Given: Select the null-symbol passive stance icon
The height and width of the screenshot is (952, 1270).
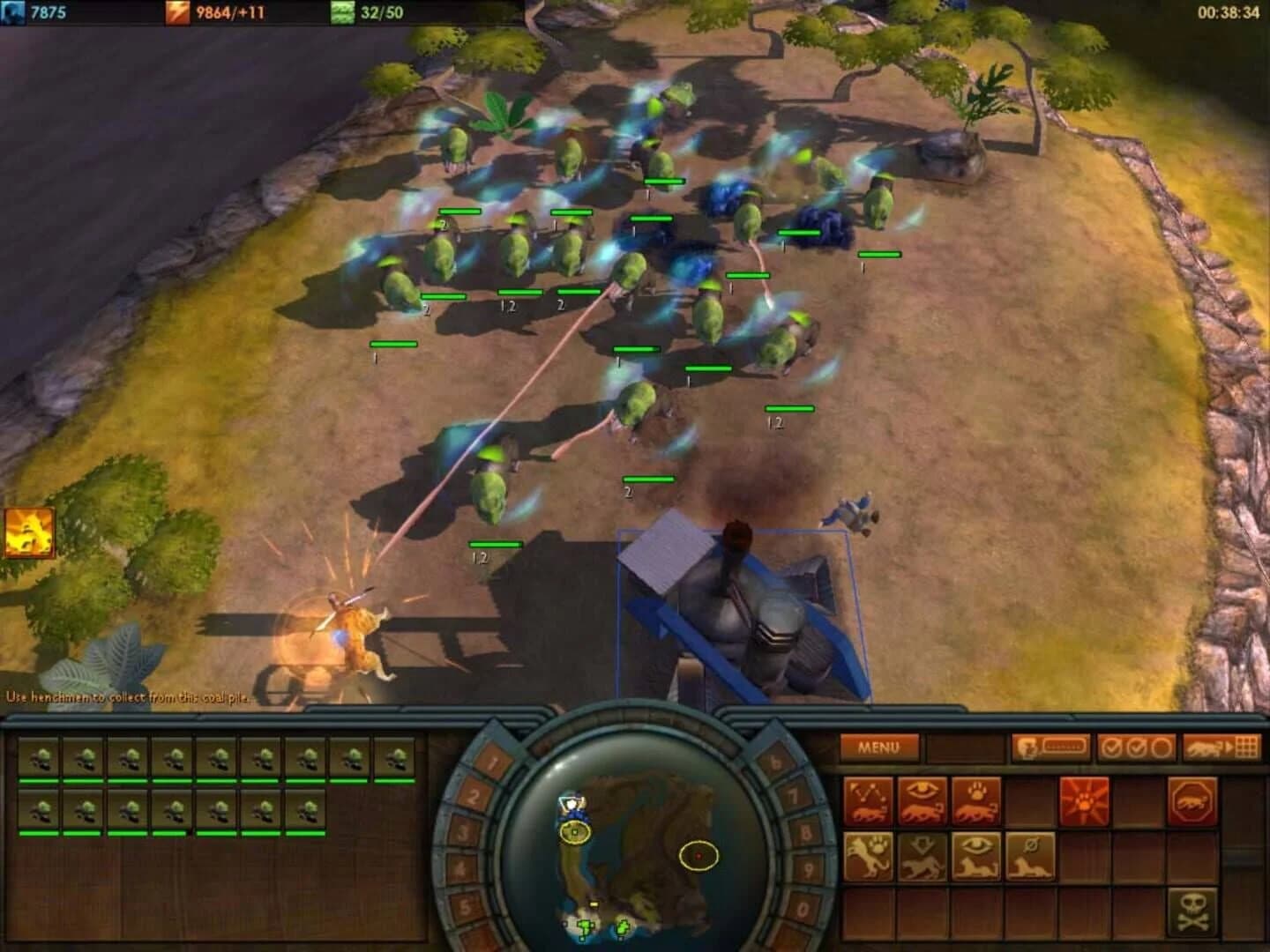Looking at the screenshot, I should point(1030,858).
